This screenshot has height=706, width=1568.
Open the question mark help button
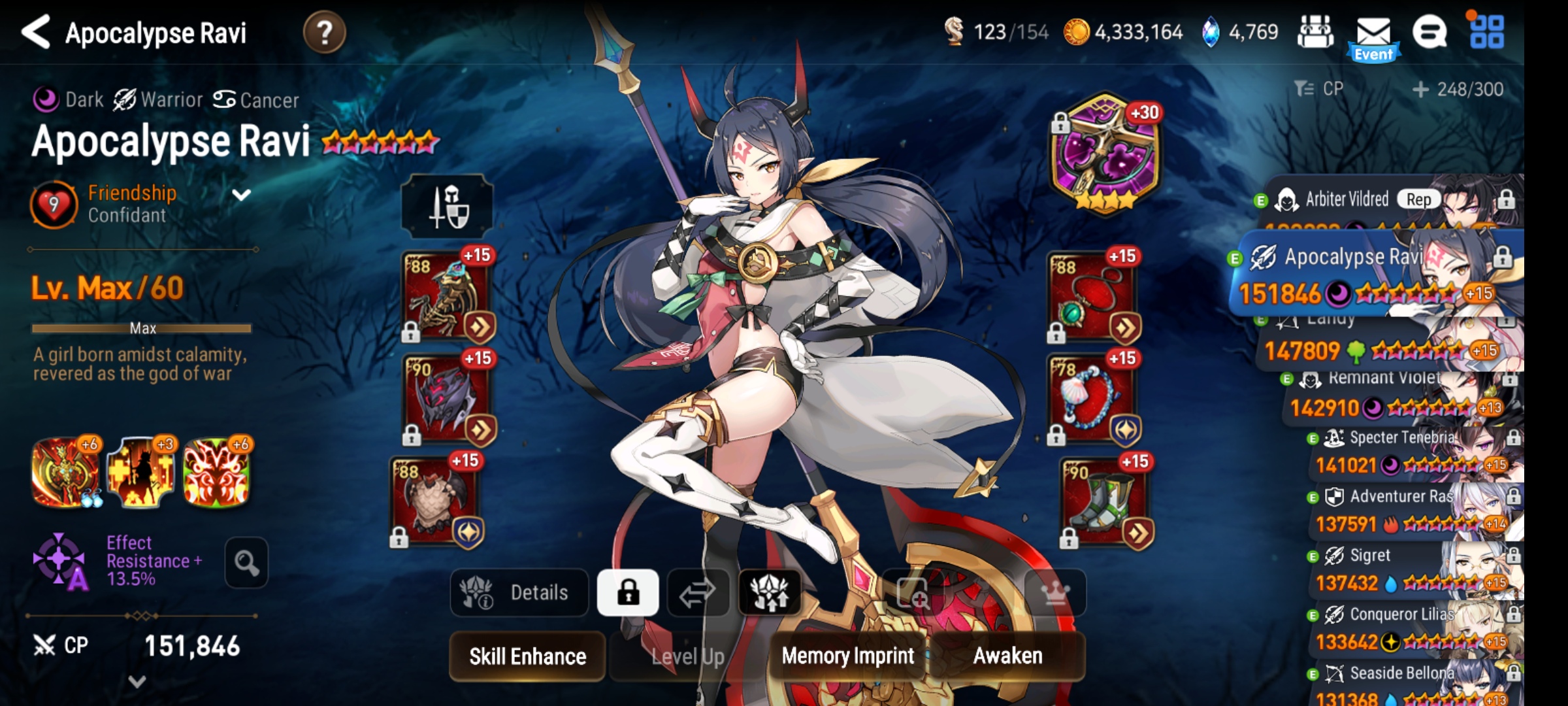point(324,32)
